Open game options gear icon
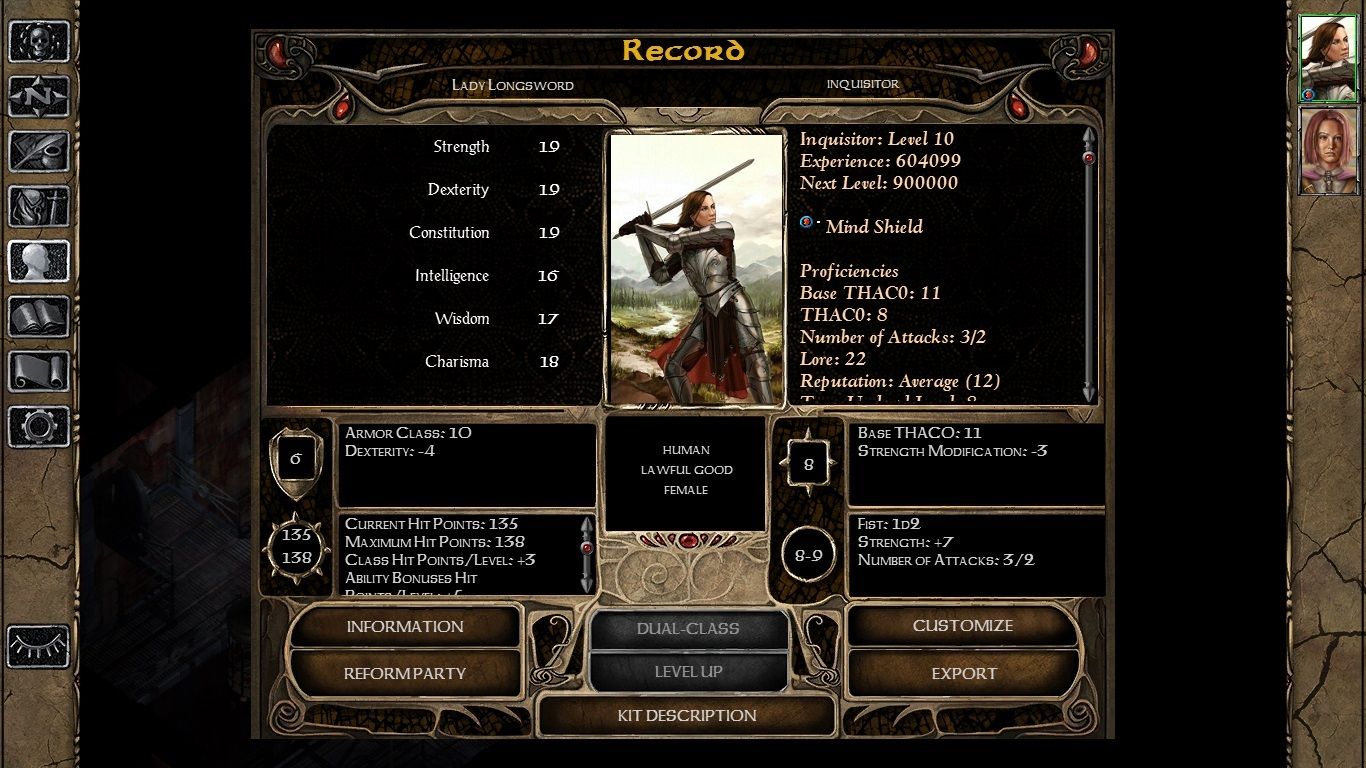This screenshot has width=1366, height=768. 38,424
